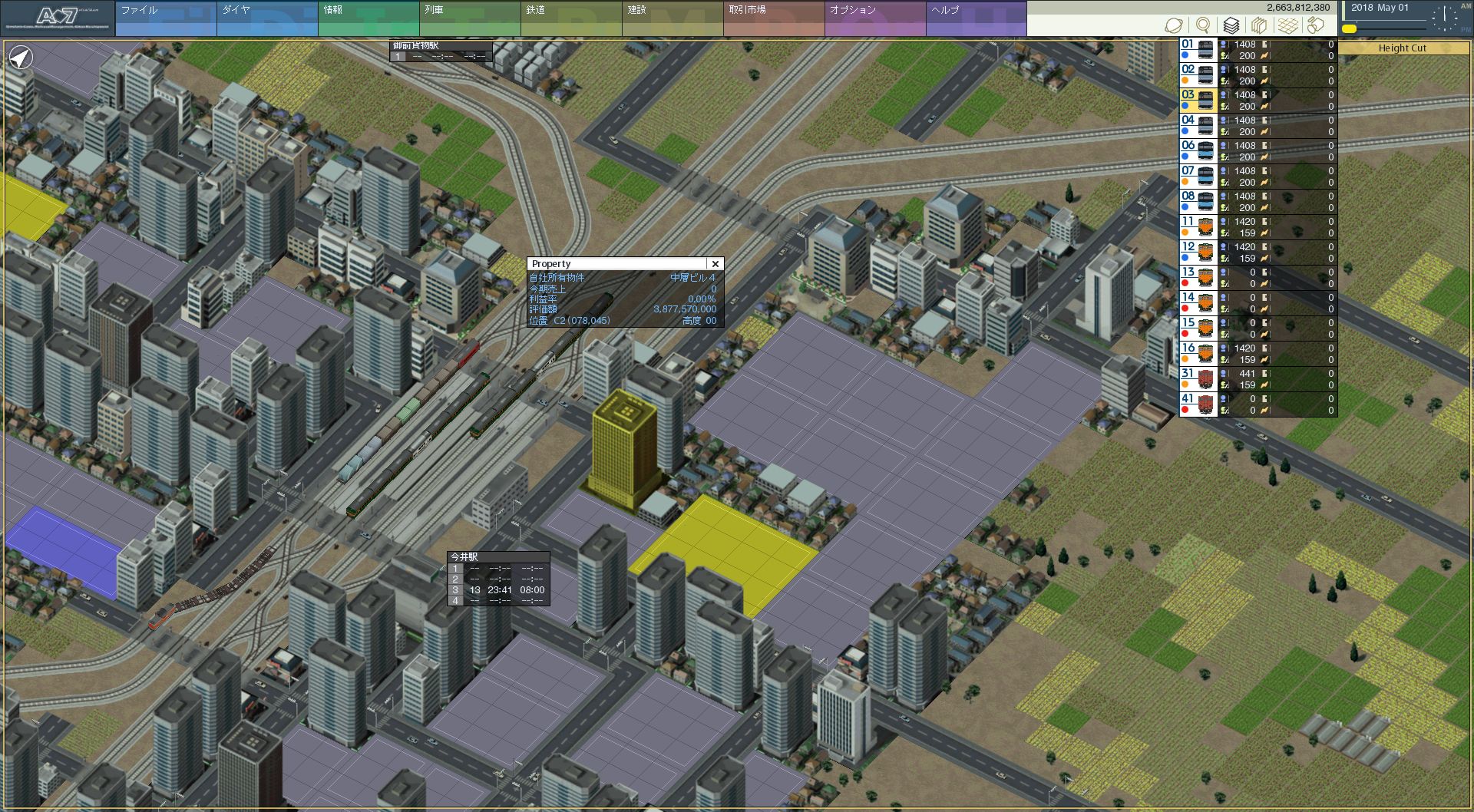The height and width of the screenshot is (812, 1474).
Task: Toggle the grid overlay icon
Action: click(x=1287, y=25)
